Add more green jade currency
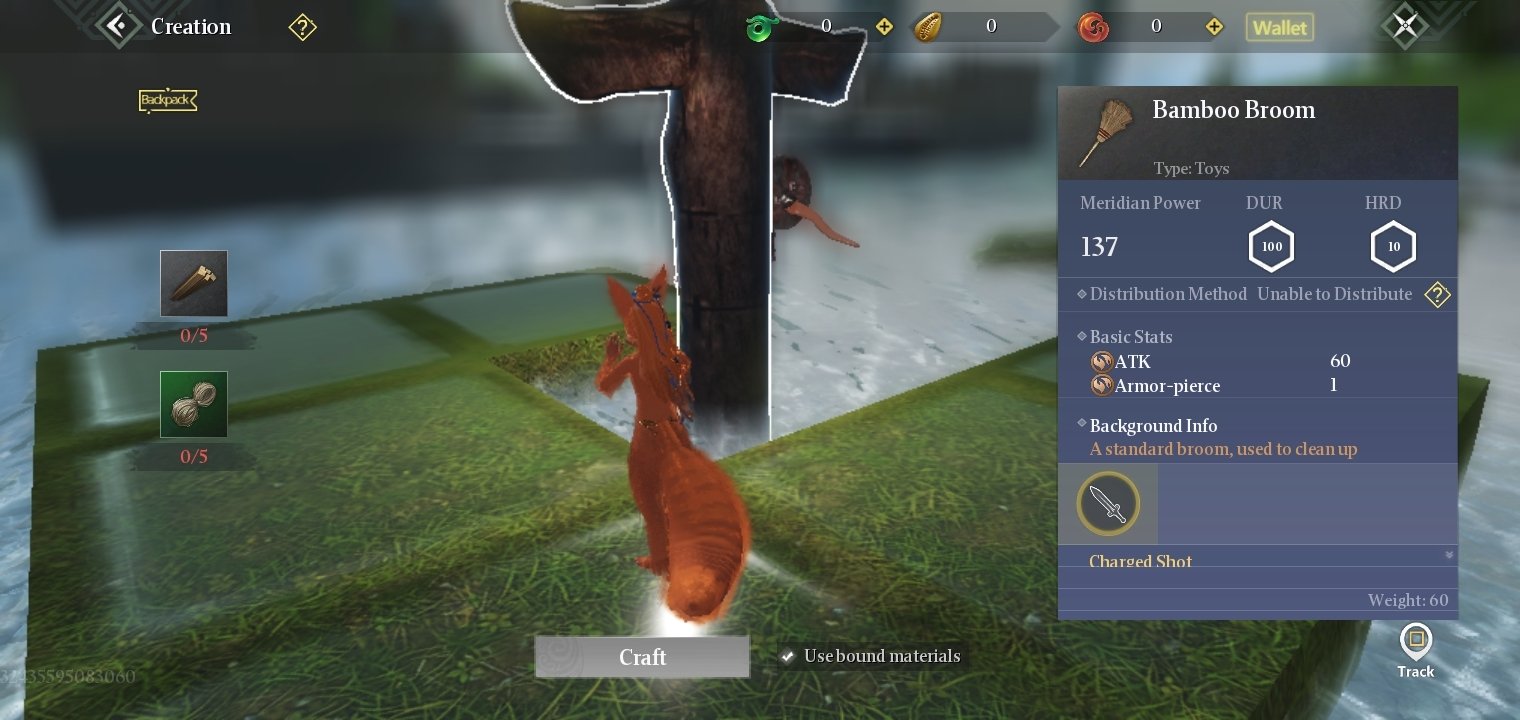The width and height of the screenshot is (1520, 720). coord(884,27)
